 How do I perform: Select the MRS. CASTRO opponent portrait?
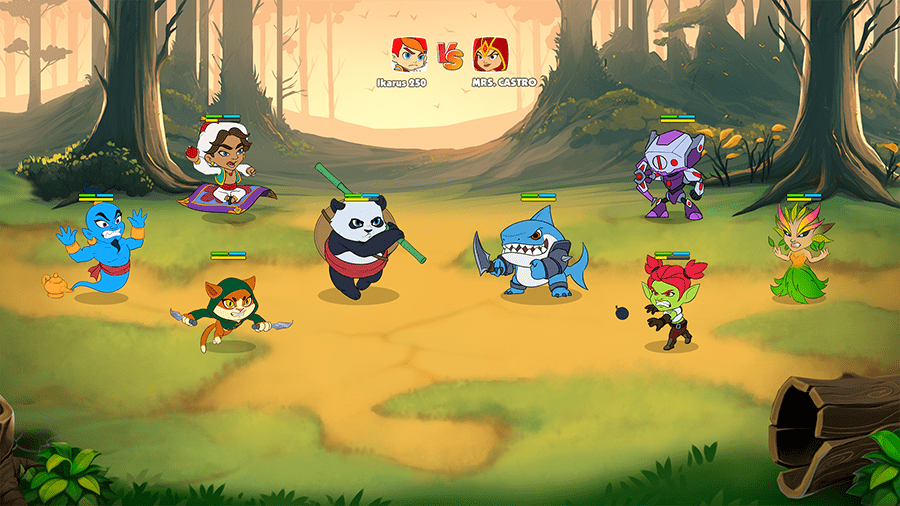[x=490, y=54]
